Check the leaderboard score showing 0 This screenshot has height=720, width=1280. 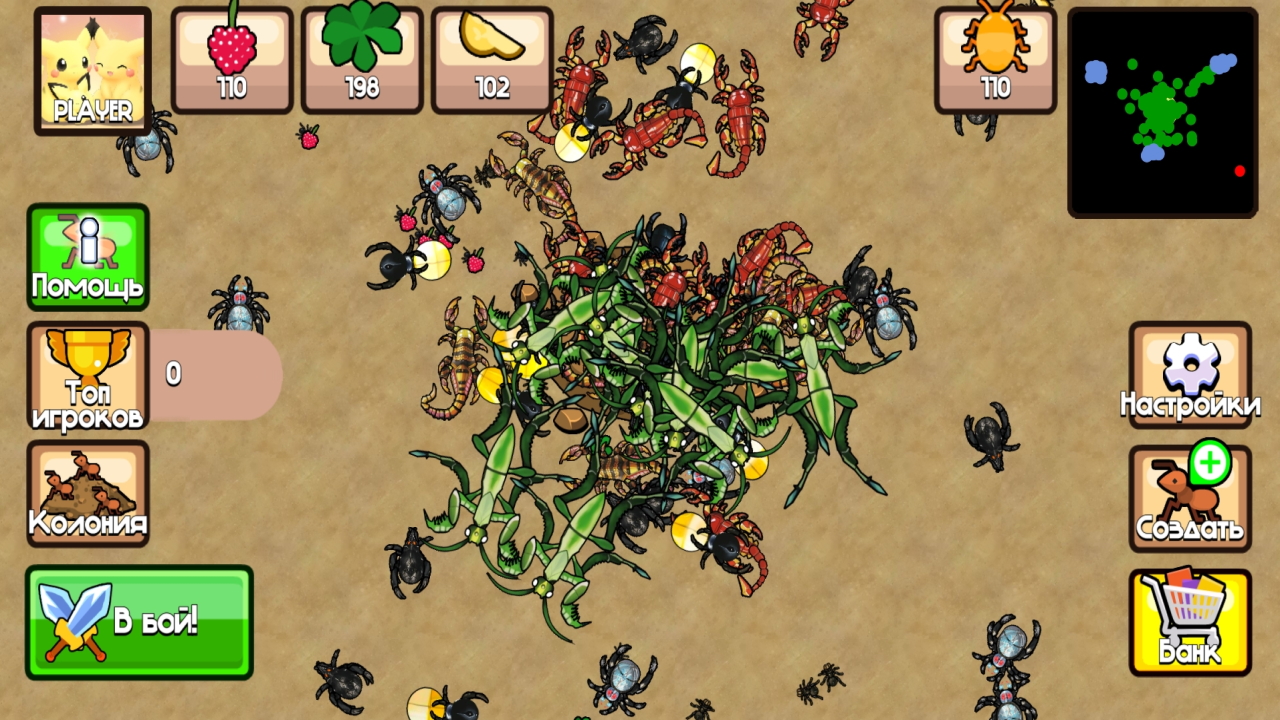(172, 374)
